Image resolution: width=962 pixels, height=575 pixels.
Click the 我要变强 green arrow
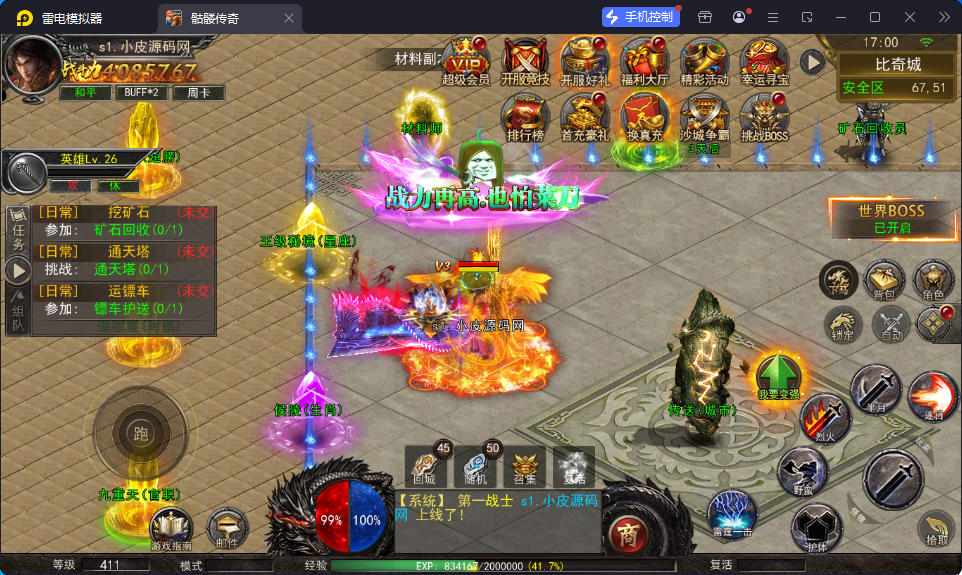(x=778, y=375)
